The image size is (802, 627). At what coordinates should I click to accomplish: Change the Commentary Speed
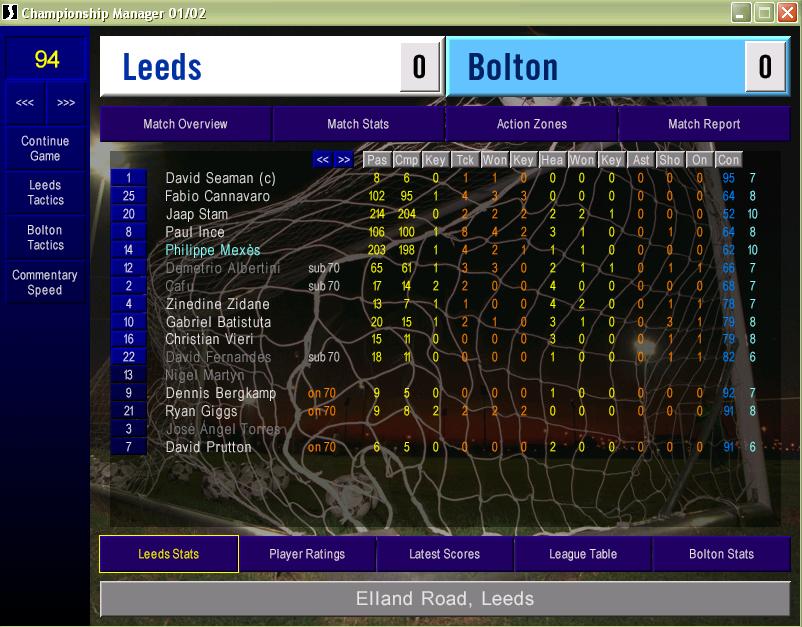[x=45, y=282]
